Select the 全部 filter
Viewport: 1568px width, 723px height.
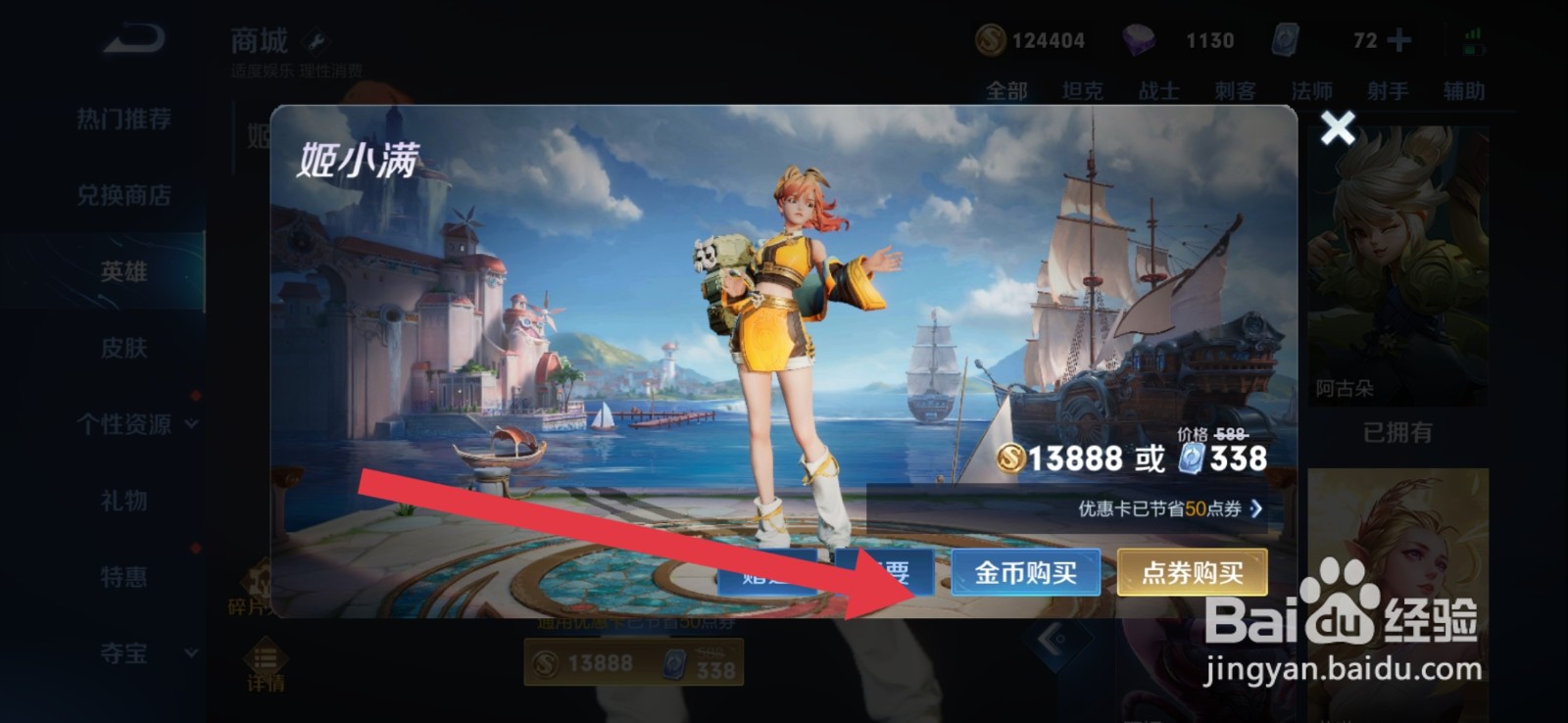pos(1005,90)
